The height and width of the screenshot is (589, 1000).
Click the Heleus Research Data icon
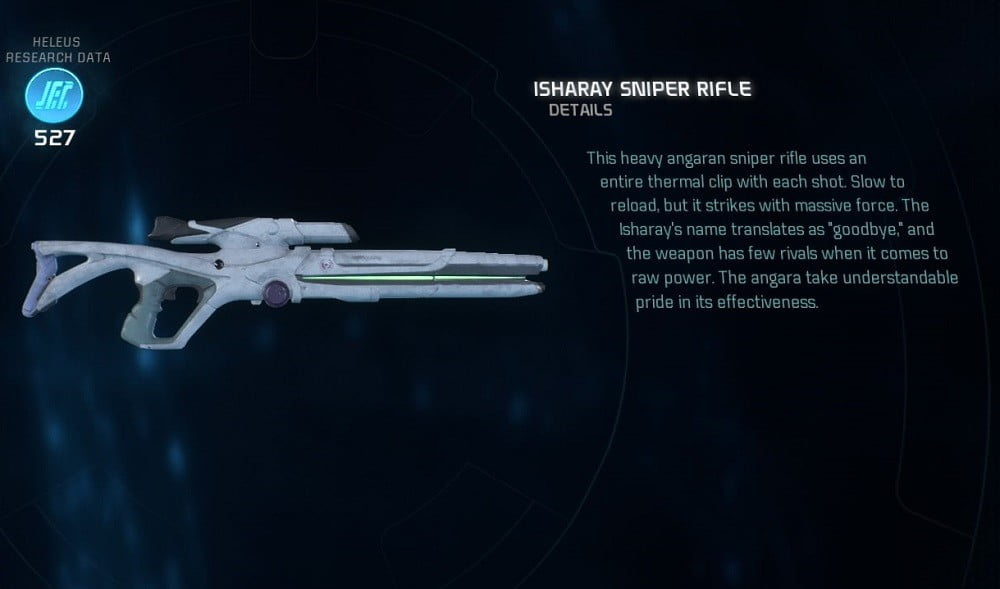pyautogui.click(x=54, y=96)
